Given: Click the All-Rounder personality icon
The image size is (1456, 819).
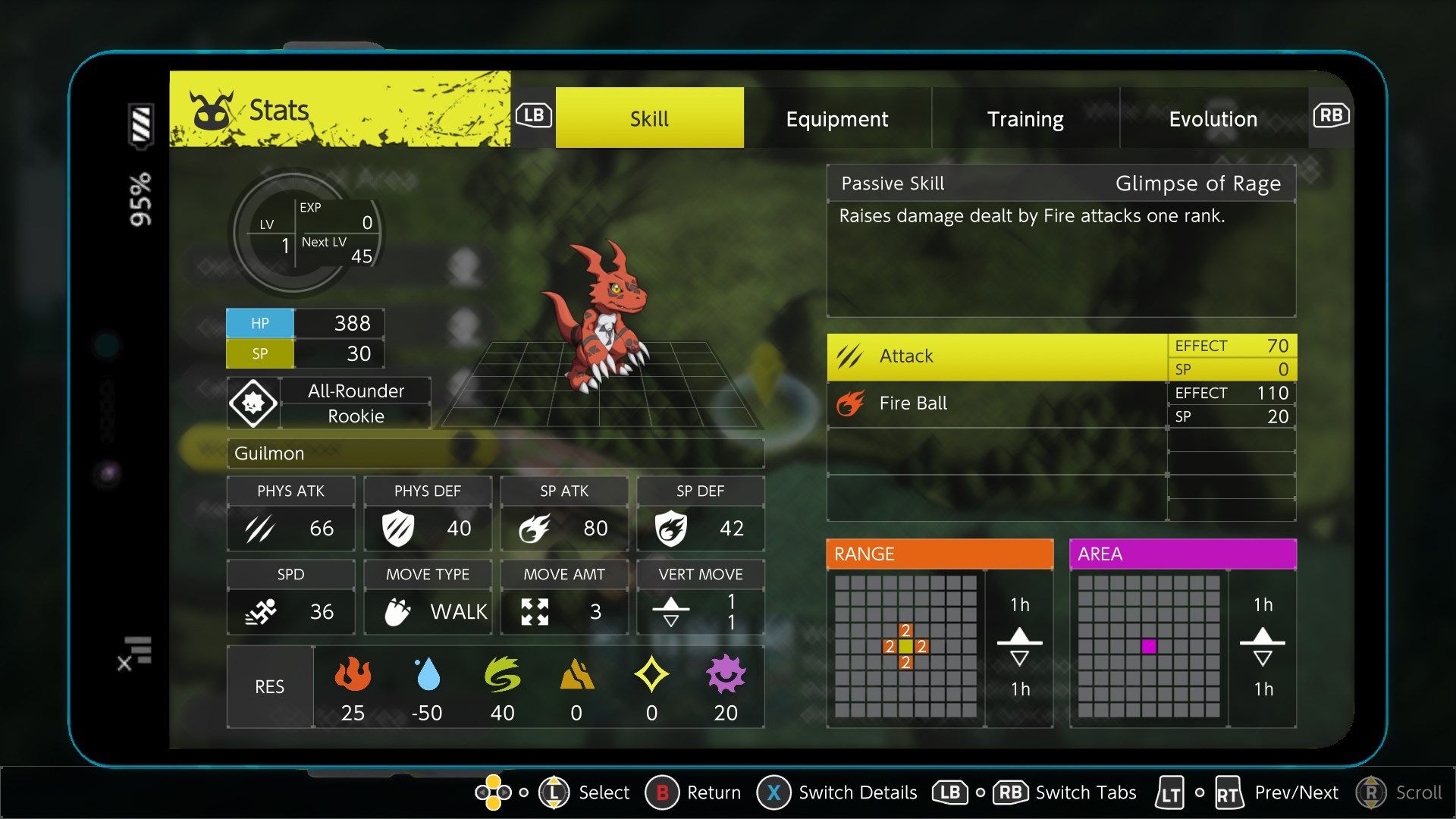Looking at the screenshot, I should pyautogui.click(x=253, y=403).
